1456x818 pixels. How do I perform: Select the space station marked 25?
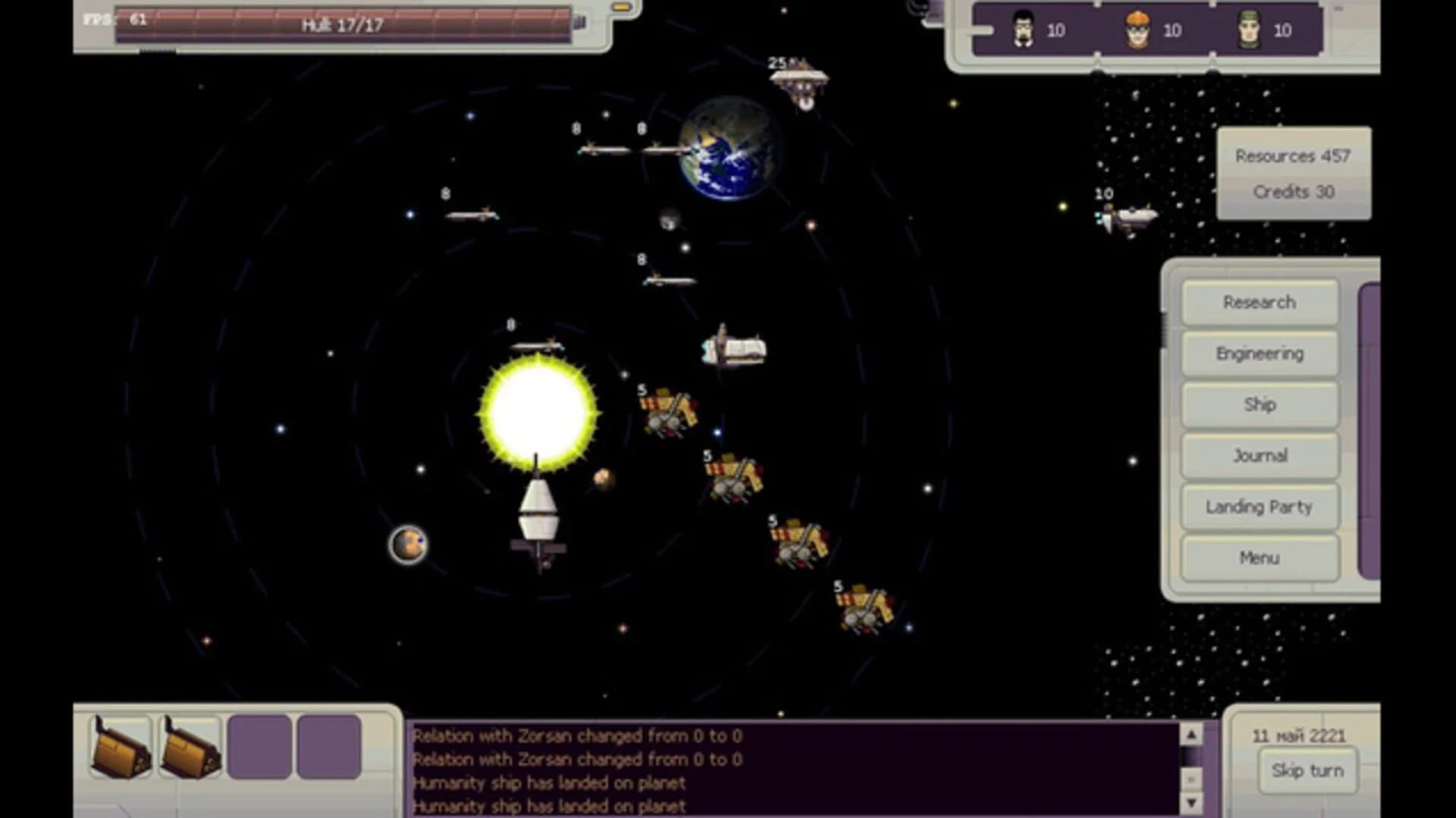click(x=800, y=80)
